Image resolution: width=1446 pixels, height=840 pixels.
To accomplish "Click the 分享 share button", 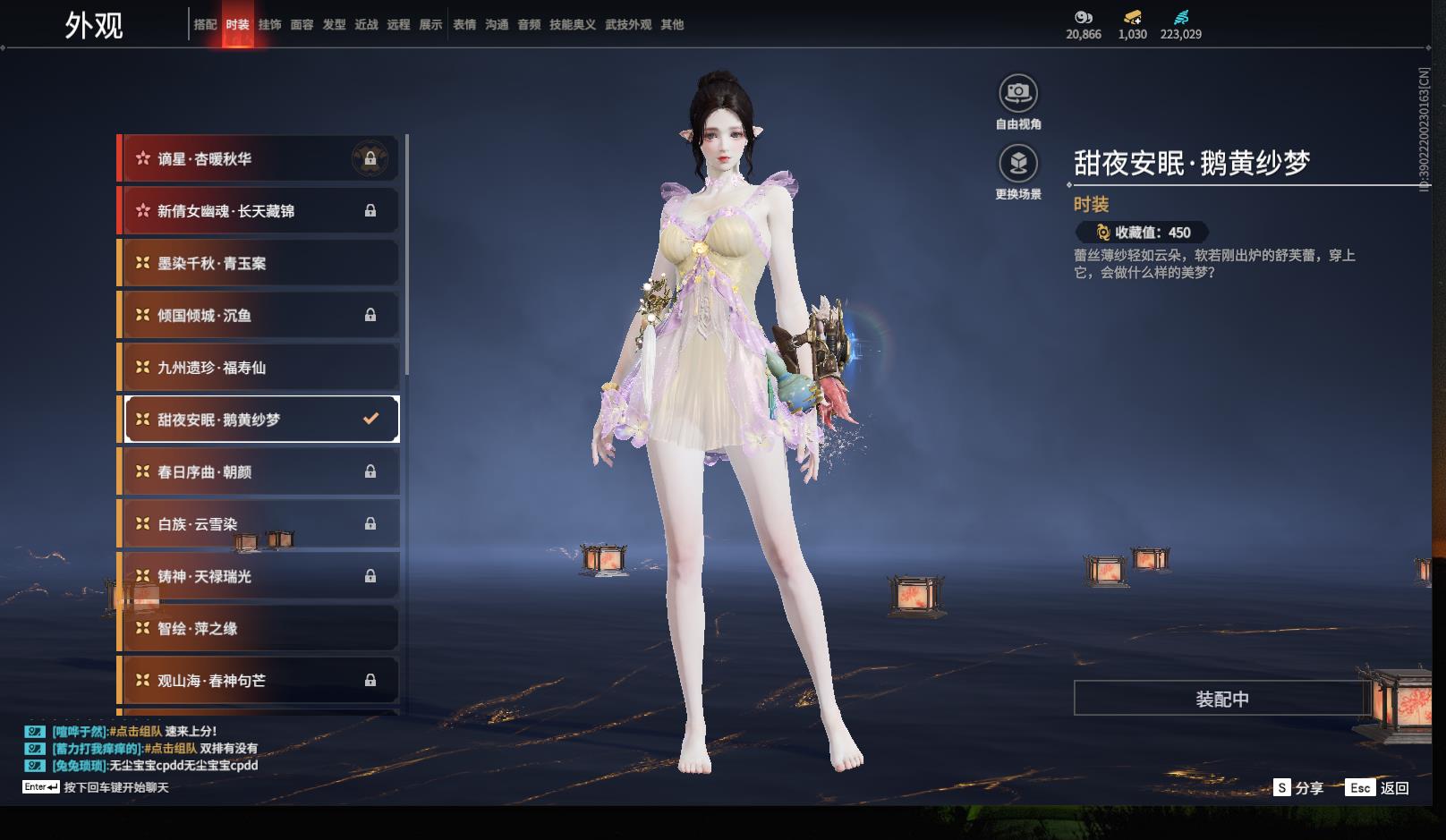I will pos(1298,788).
